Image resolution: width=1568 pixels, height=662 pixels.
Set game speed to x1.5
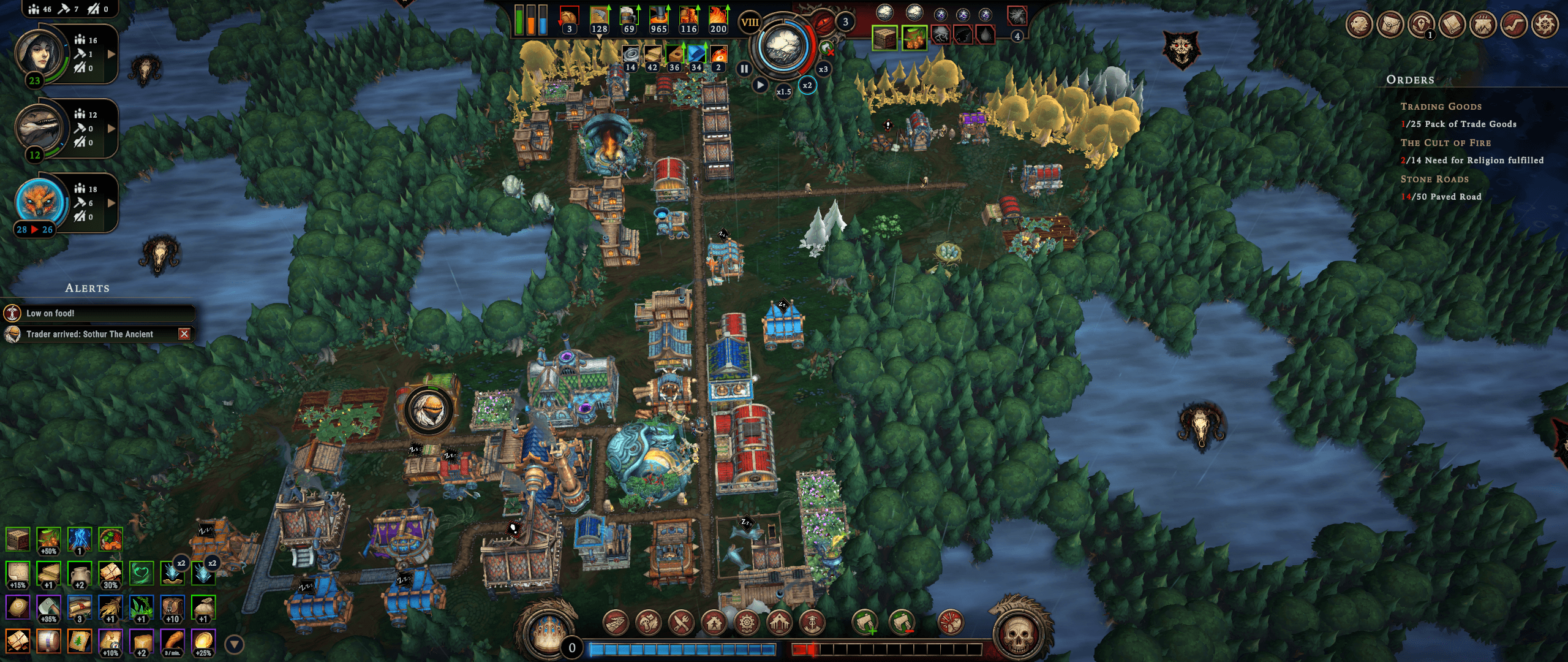783,92
